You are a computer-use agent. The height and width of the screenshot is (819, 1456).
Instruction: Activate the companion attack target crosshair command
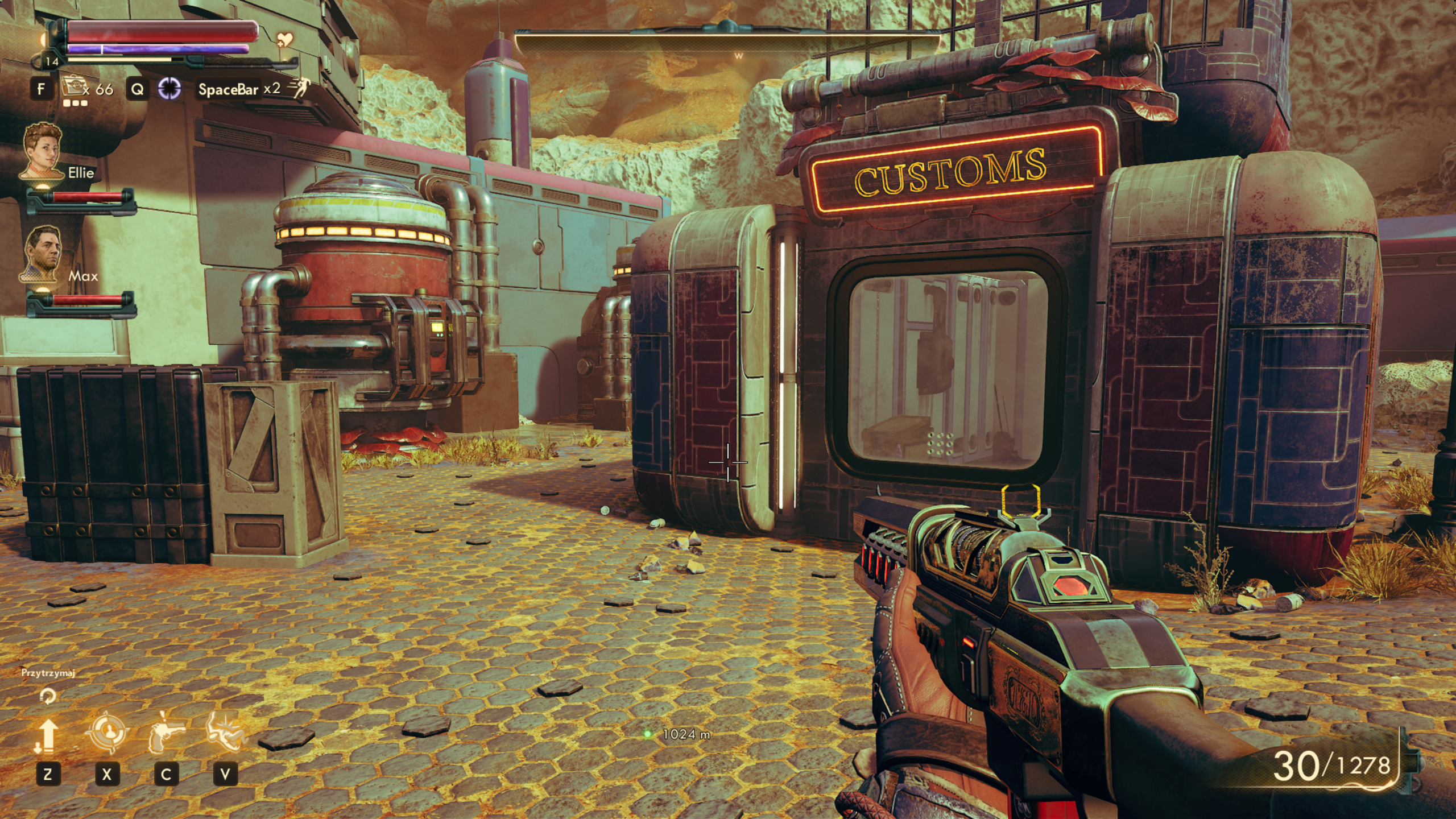[x=107, y=733]
